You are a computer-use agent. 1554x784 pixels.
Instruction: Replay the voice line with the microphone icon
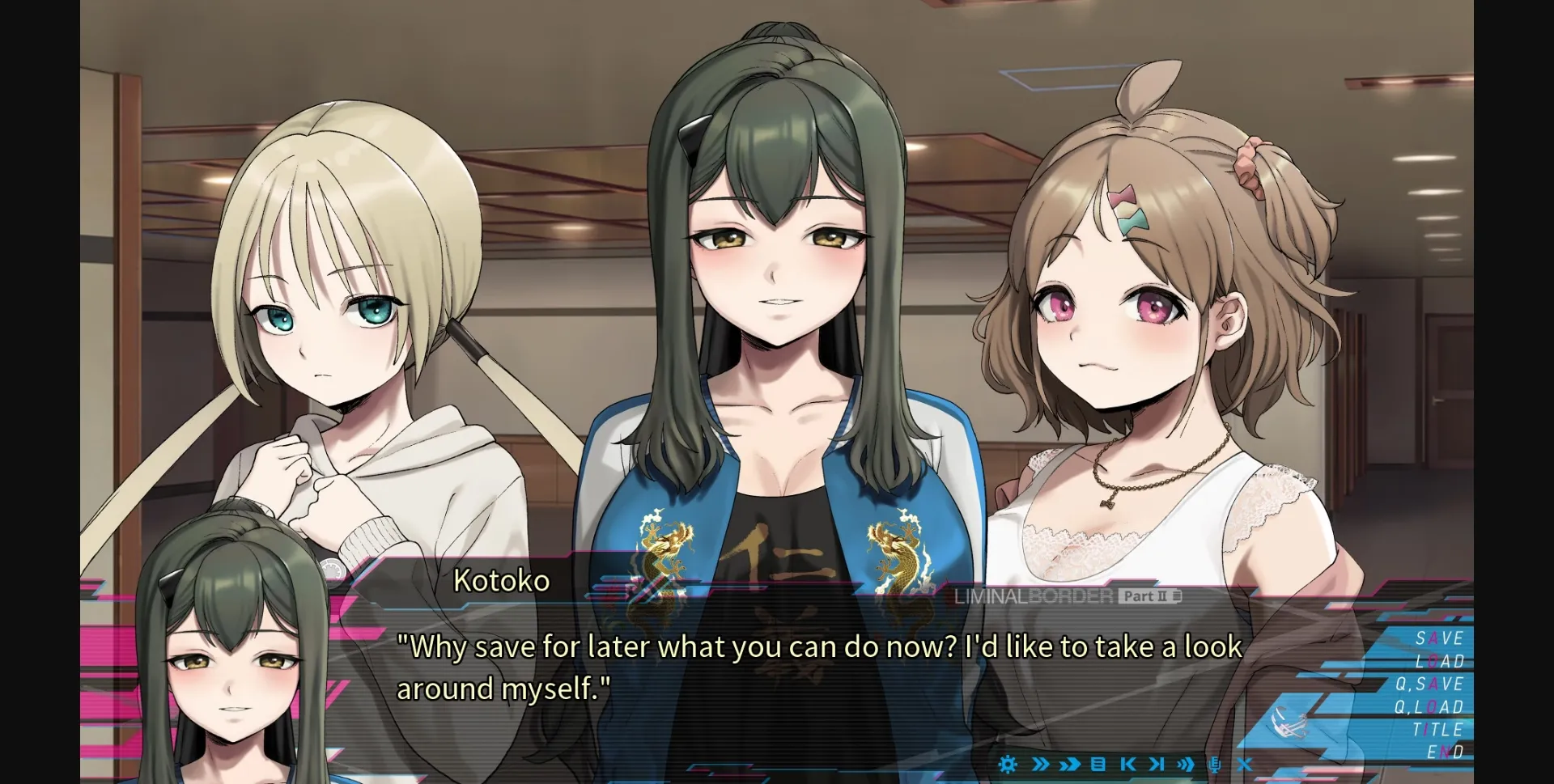tap(1215, 764)
